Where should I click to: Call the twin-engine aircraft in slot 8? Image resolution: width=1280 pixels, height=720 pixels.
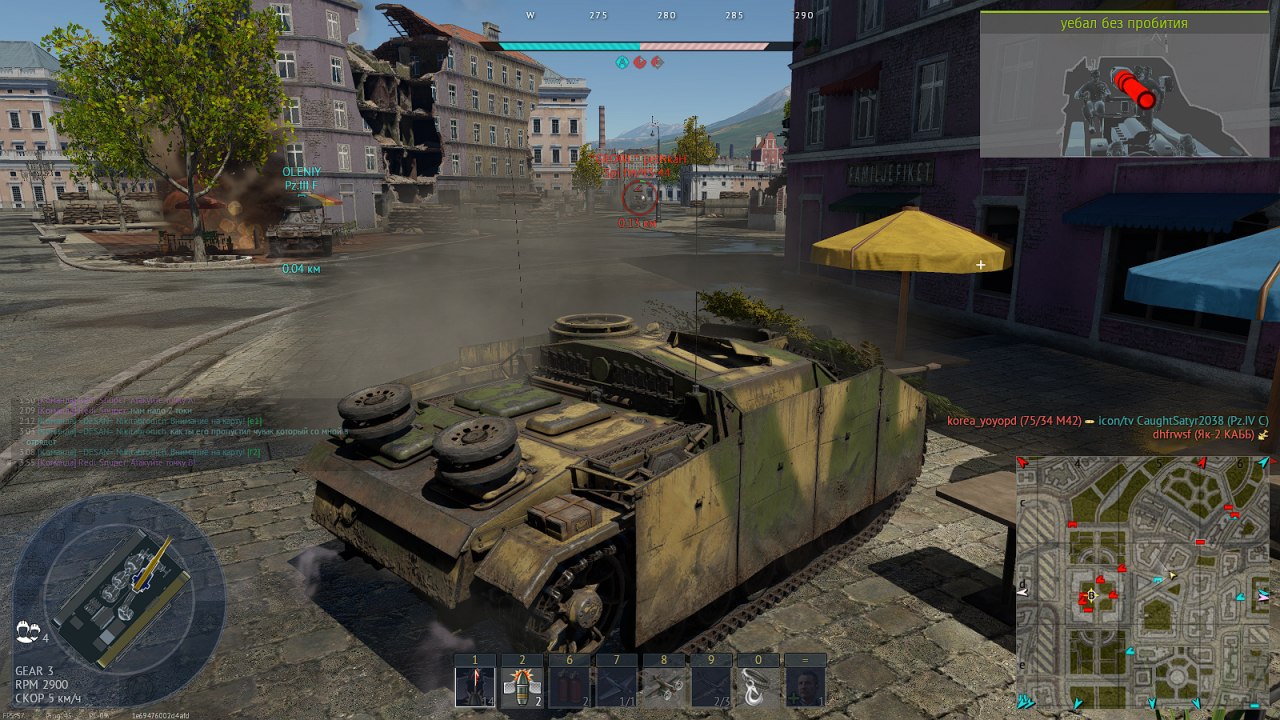point(663,687)
